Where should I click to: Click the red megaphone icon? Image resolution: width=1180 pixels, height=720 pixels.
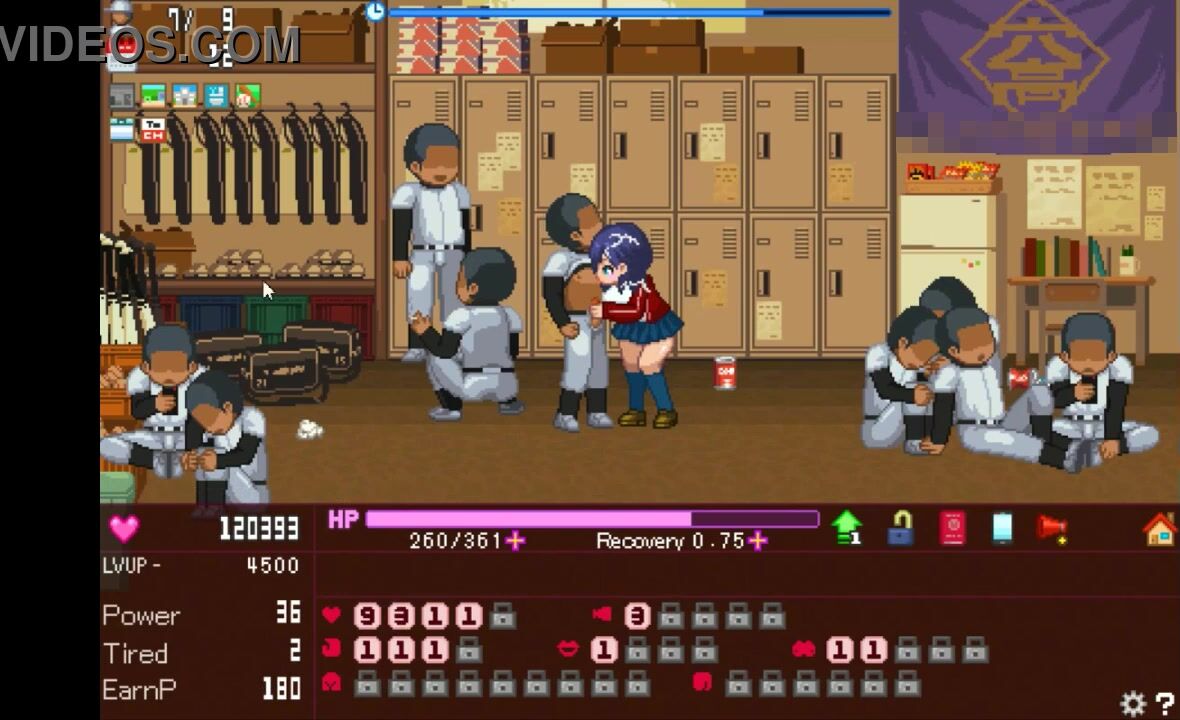click(x=1052, y=528)
